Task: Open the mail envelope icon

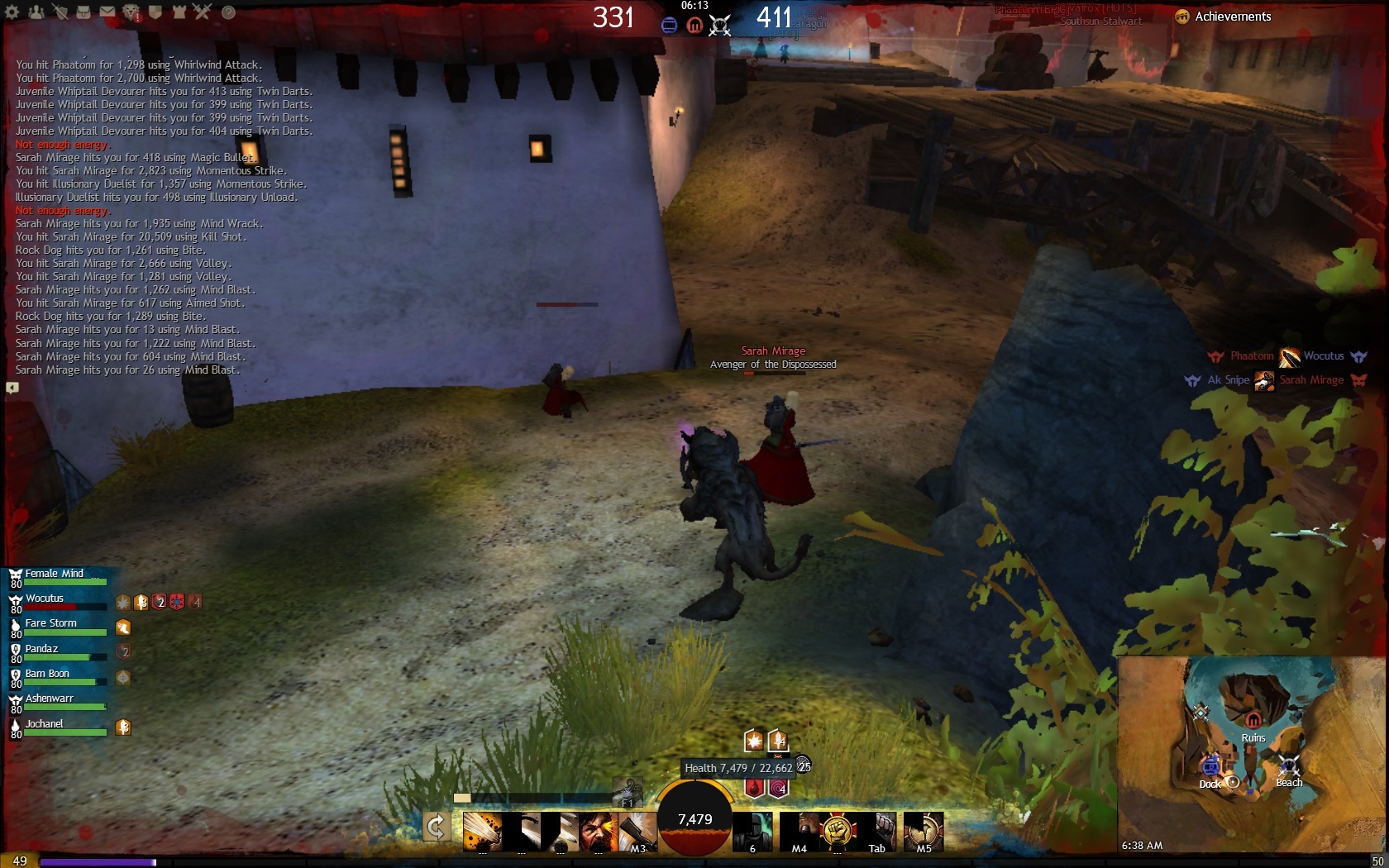Action: point(107,12)
